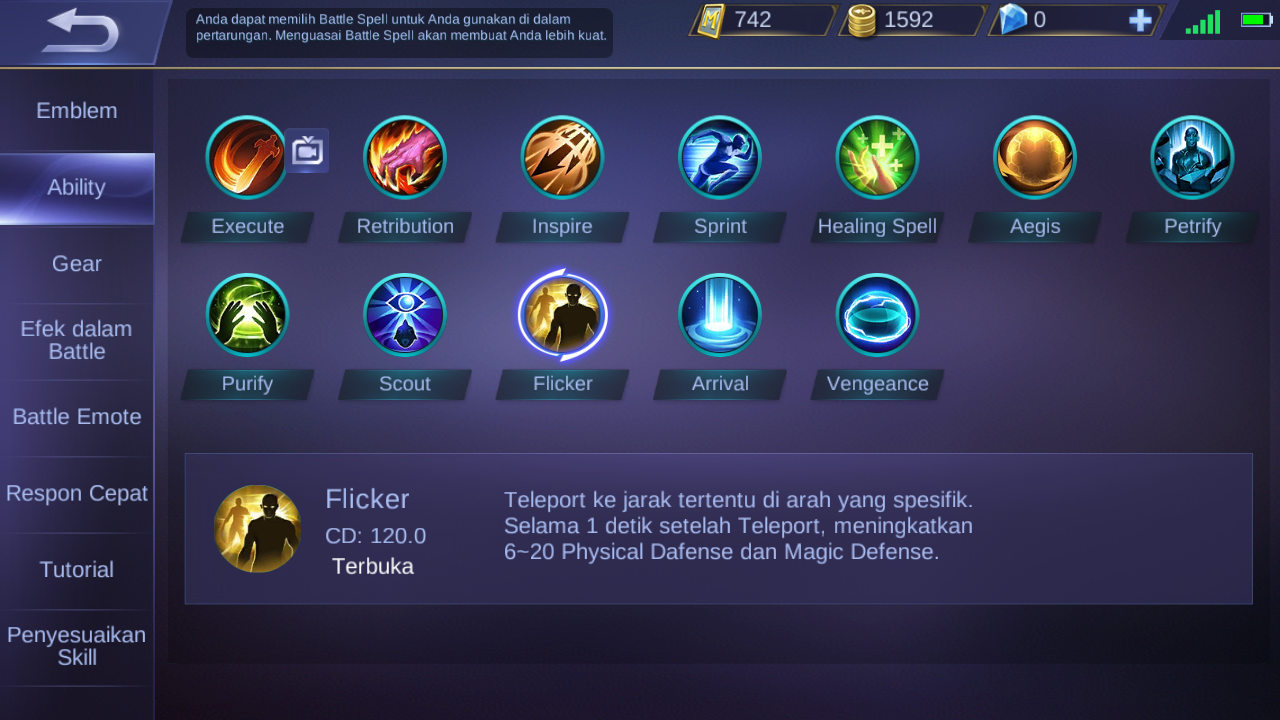This screenshot has height=720, width=1280.
Task: Open the Gear section
Action: coord(77,263)
